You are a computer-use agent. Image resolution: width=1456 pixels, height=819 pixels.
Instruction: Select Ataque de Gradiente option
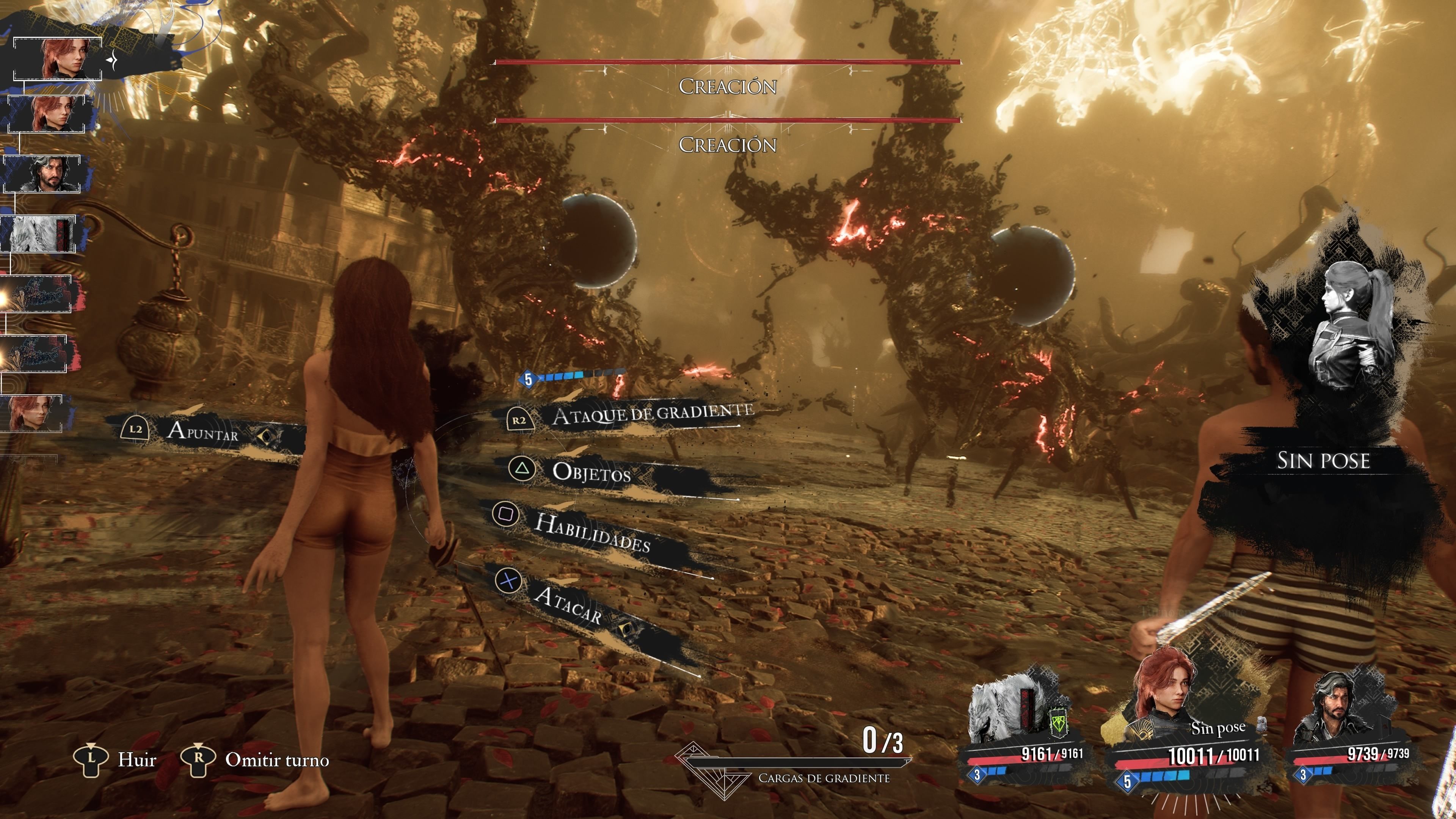click(652, 415)
